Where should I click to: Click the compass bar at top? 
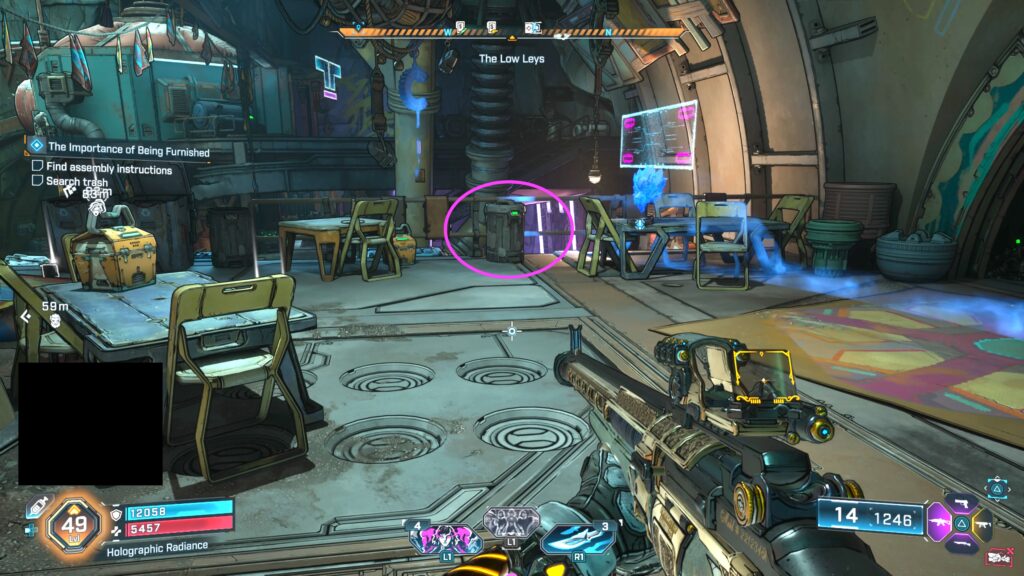512,33
